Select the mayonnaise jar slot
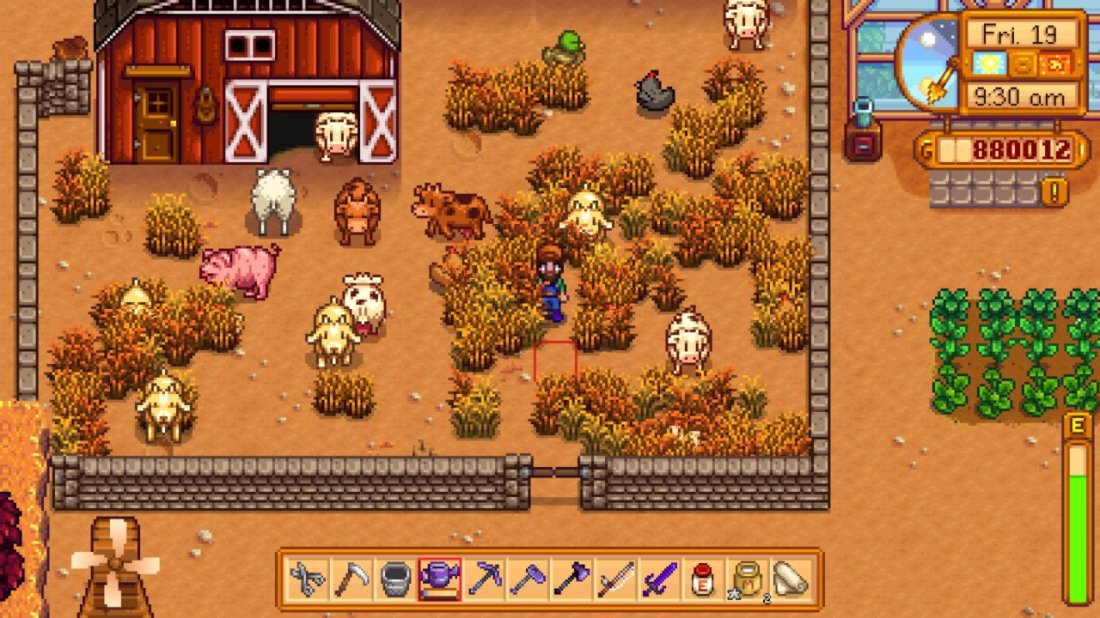The width and height of the screenshot is (1100, 618). coord(746,579)
